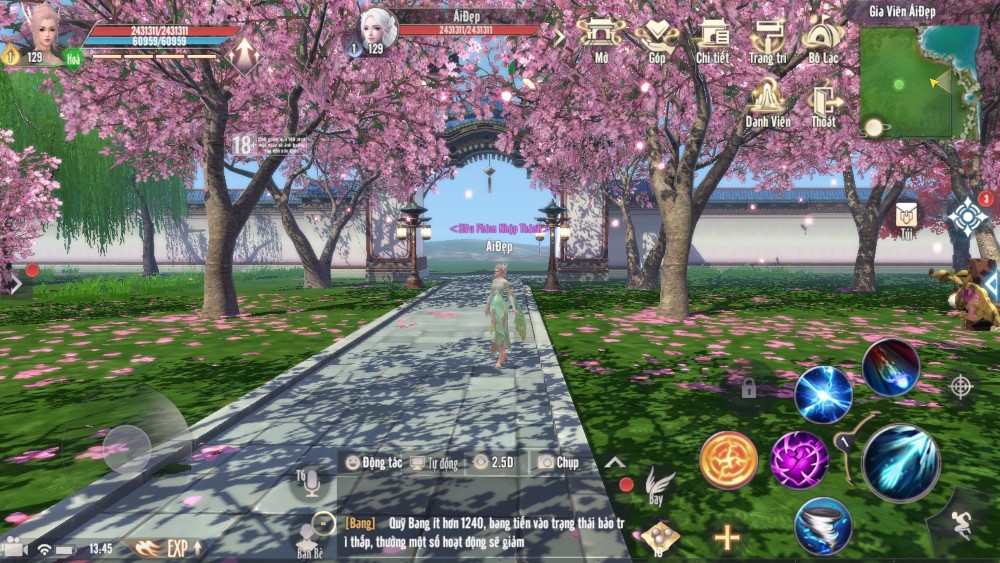Open the Gia Viên minimap
This screenshot has height=563, width=1000.
coord(905,81)
